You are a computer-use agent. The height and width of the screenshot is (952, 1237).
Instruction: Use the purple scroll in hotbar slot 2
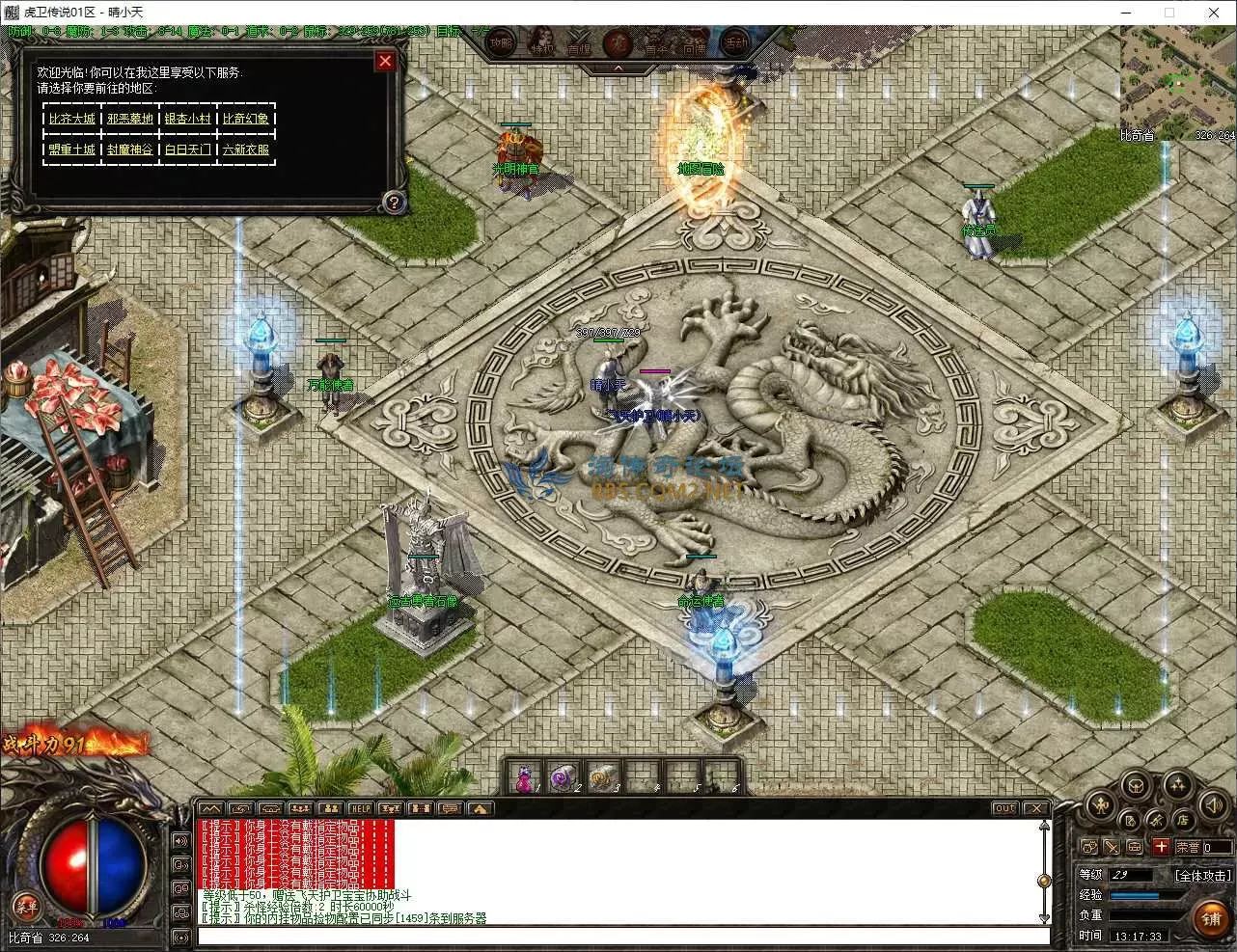562,777
